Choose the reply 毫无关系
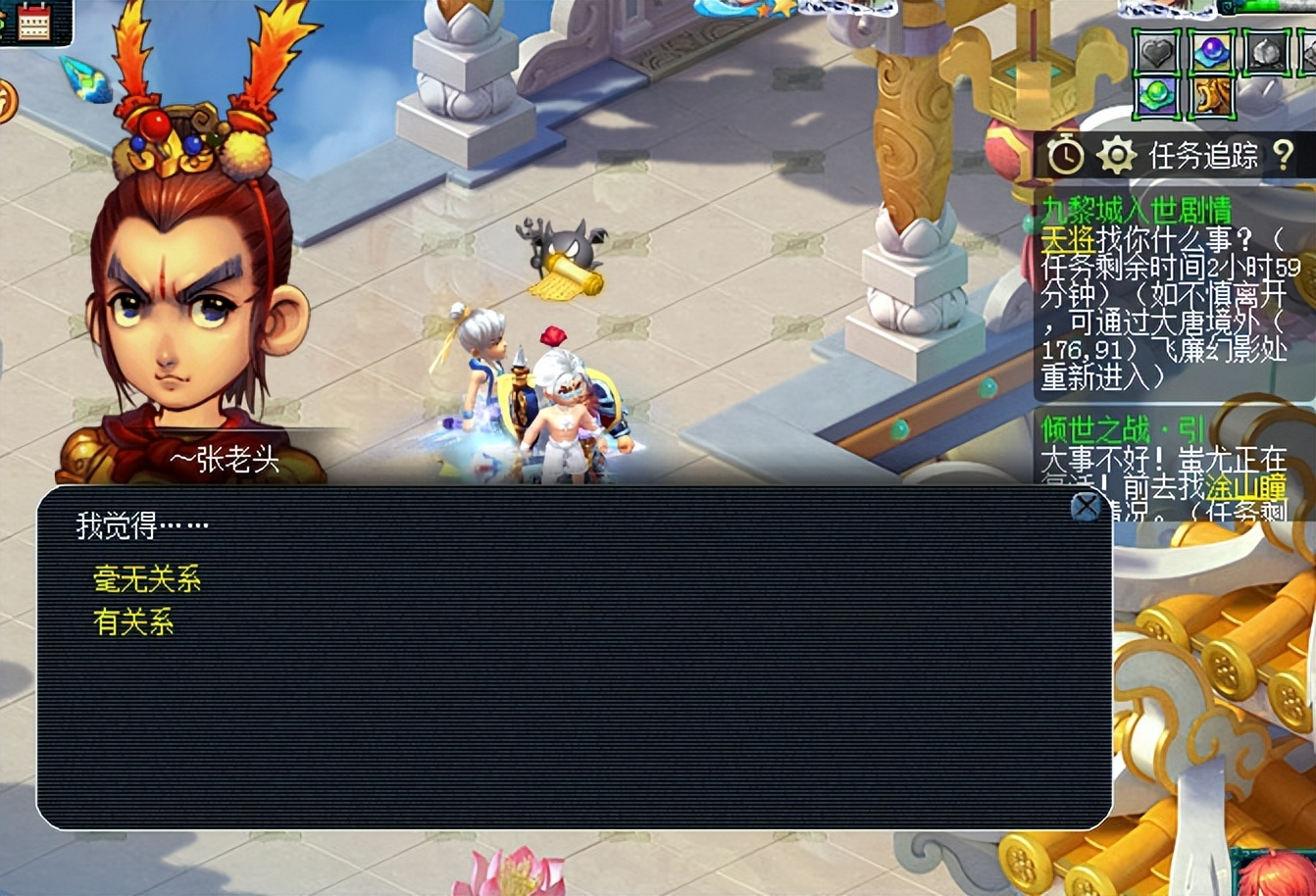Image resolution: width=1316 pixels, height=896 pixels. coord(147,579)
